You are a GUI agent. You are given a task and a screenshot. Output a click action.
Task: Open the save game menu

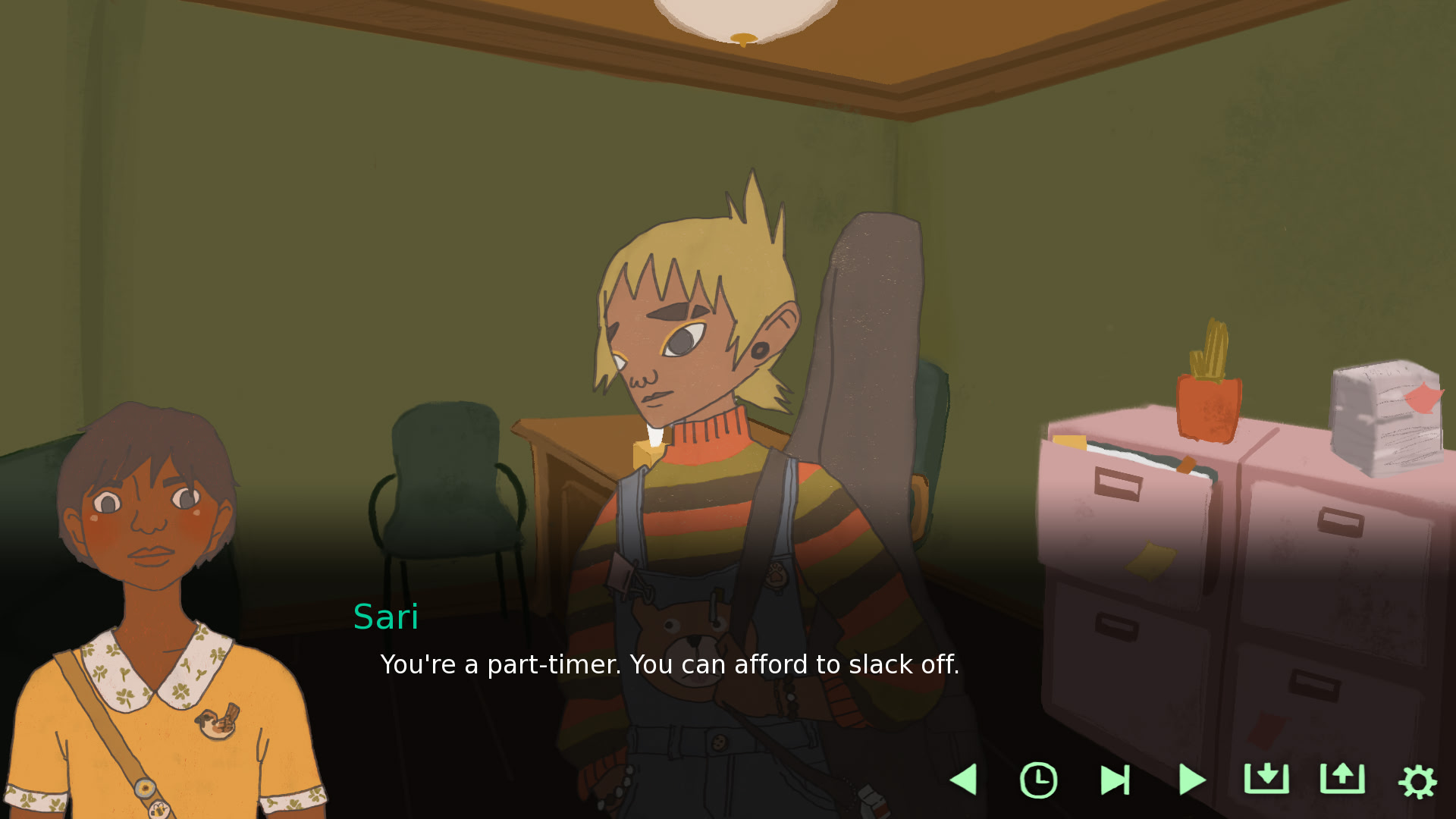(x=1266, y=779)
